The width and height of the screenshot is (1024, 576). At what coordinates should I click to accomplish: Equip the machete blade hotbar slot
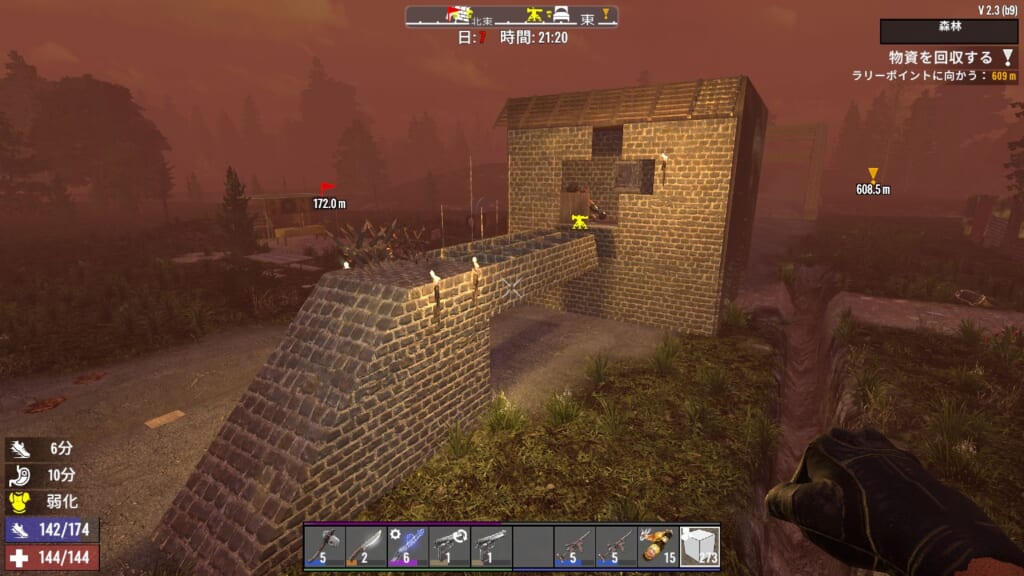(366, 546)
